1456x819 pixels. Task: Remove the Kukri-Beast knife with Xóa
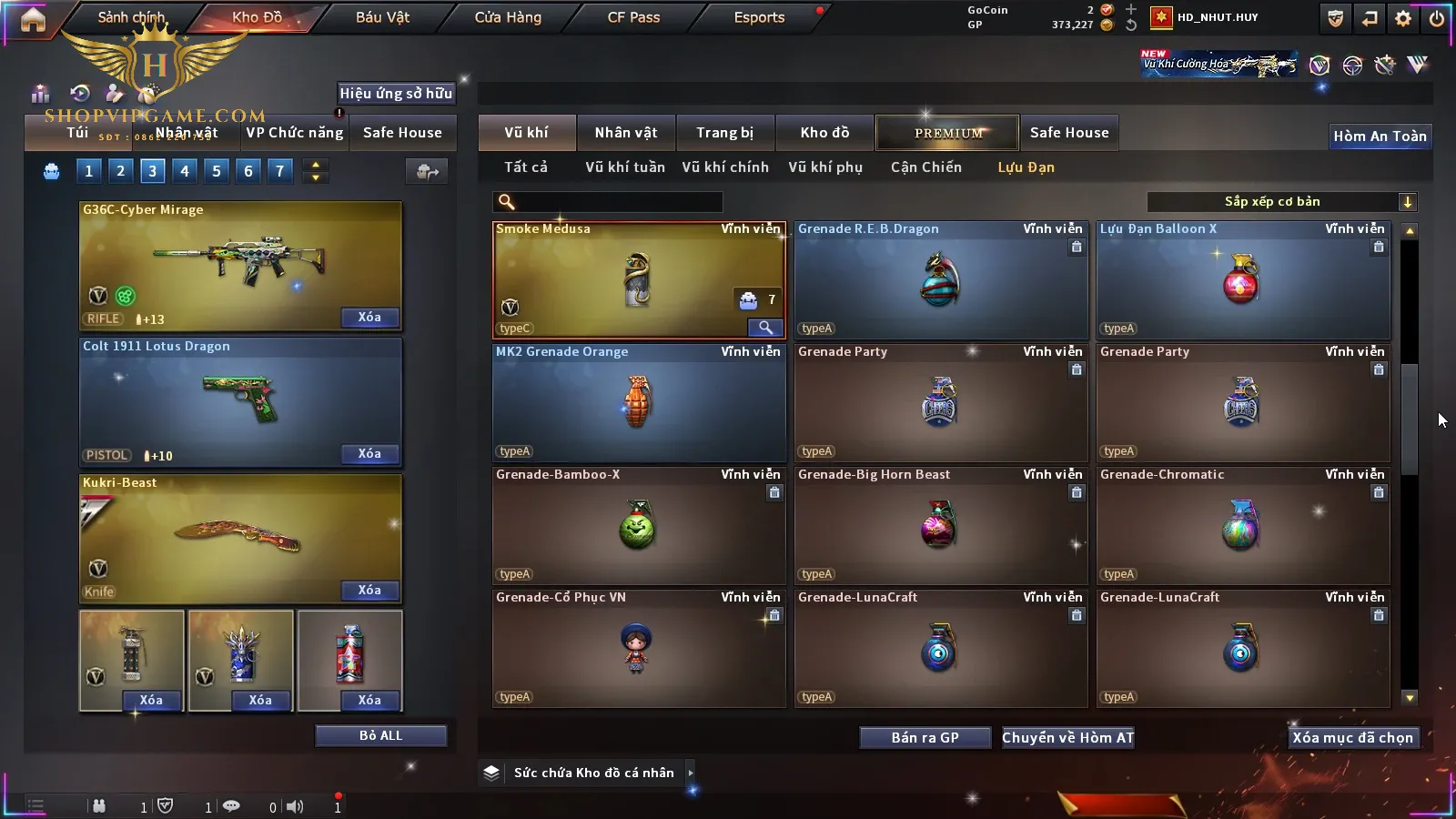pos(369,591)
